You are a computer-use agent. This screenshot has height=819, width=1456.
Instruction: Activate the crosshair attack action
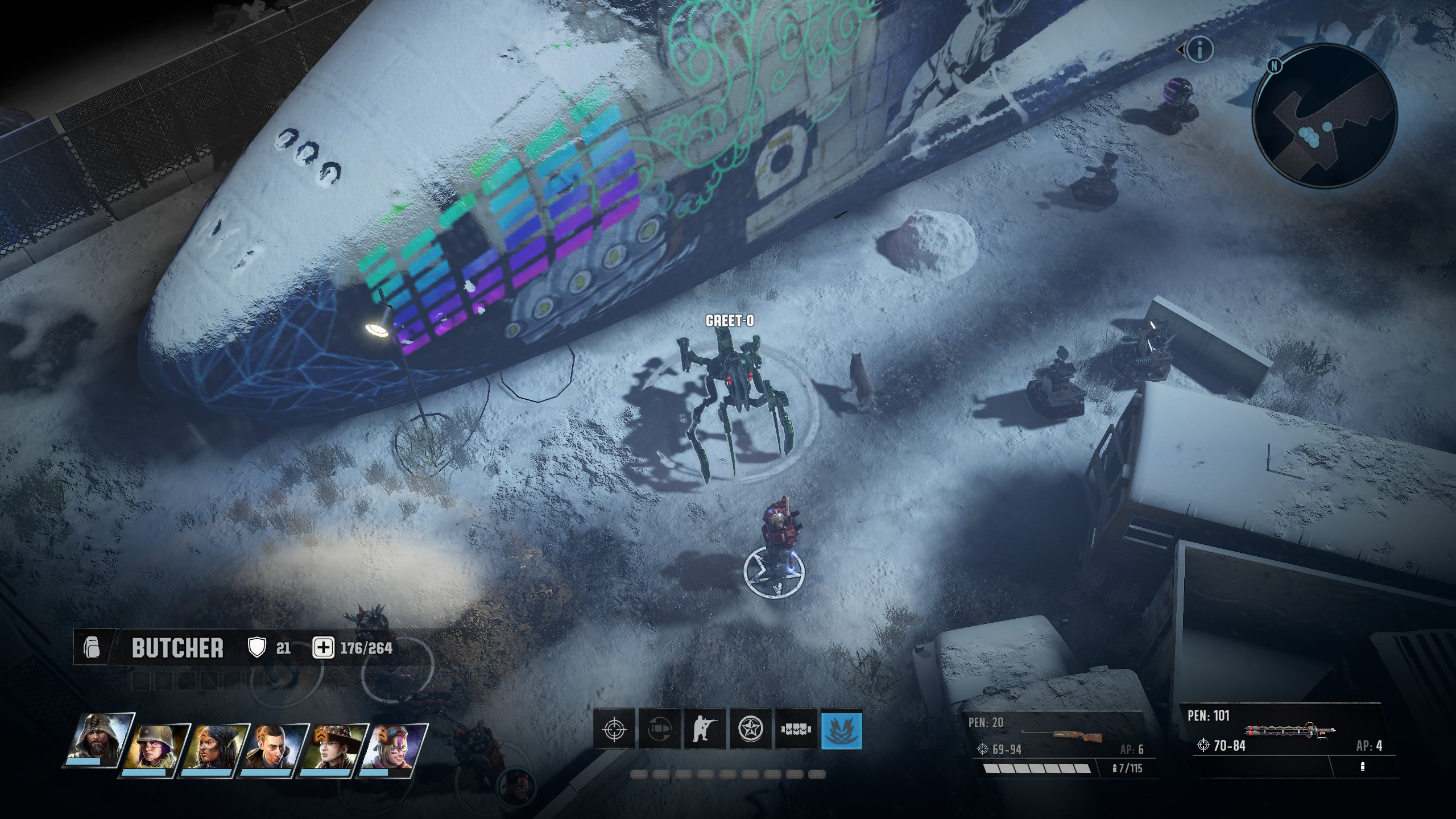(x=614, y=729)
